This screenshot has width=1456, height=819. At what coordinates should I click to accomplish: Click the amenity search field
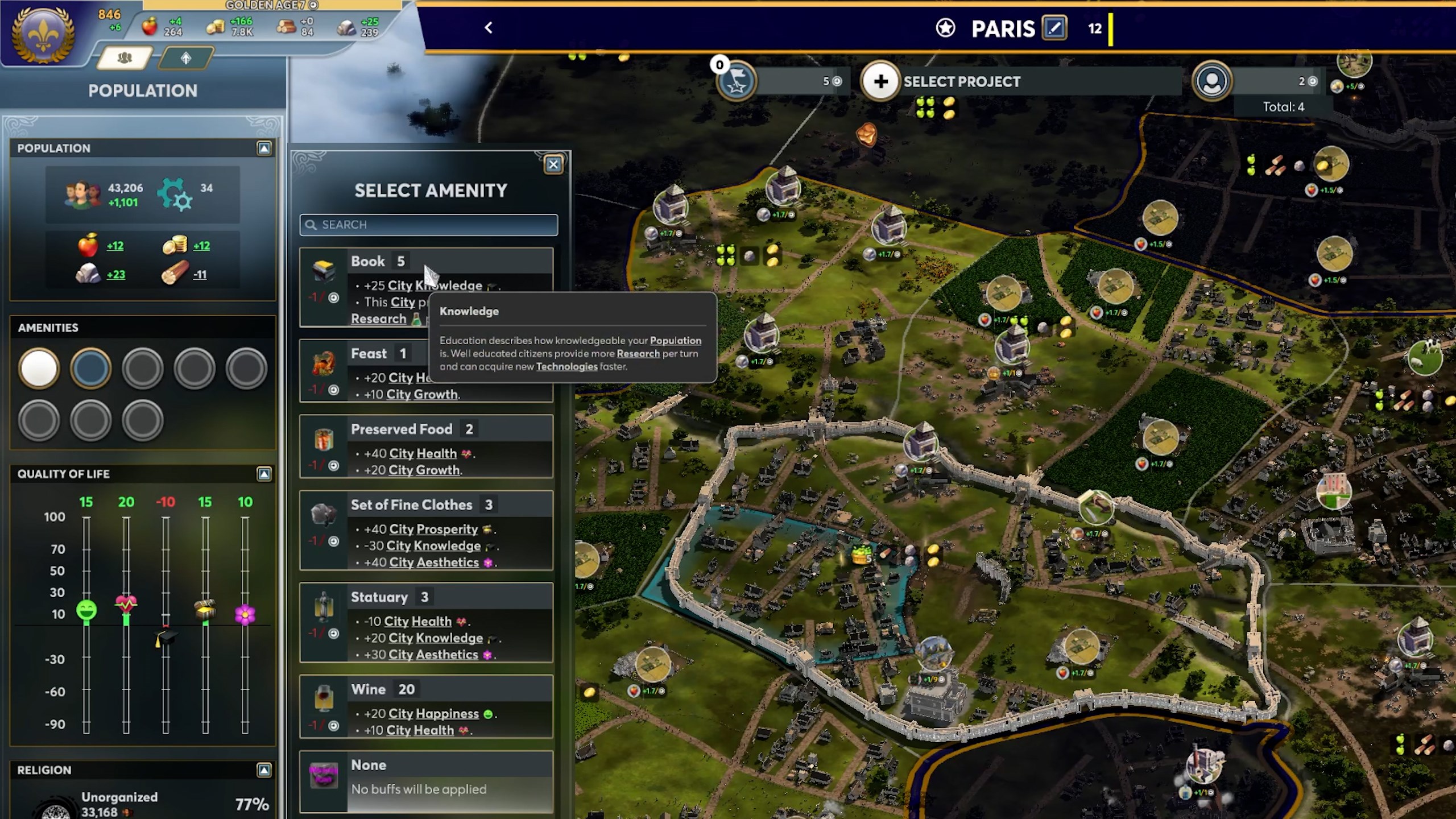[x=429, y=225]
